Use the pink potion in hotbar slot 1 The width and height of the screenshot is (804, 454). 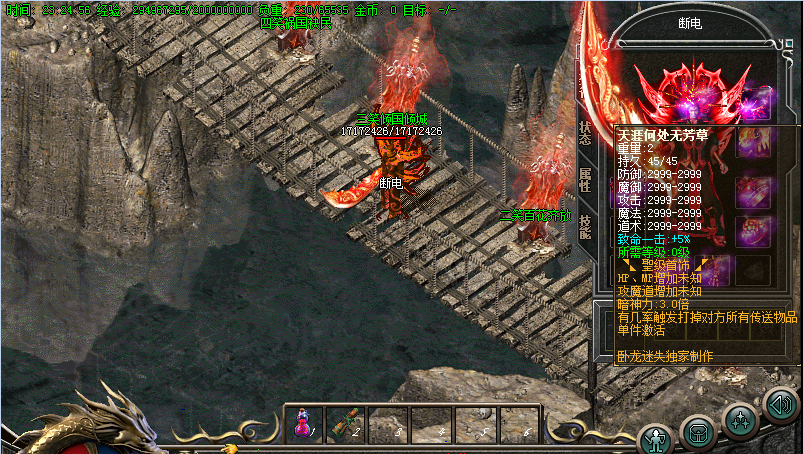pos(303,425)
